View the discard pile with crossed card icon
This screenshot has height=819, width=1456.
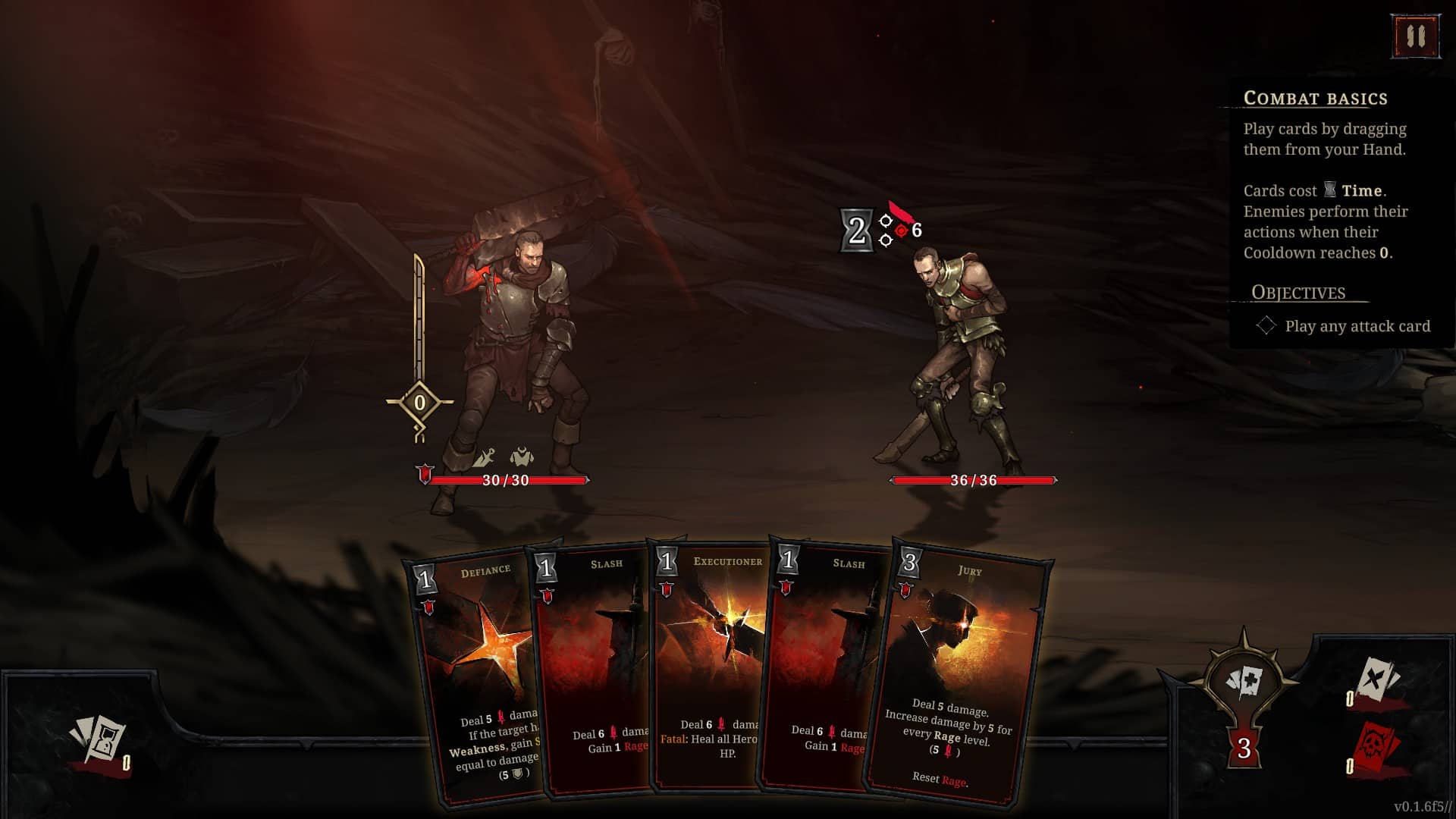point(1375,680)
